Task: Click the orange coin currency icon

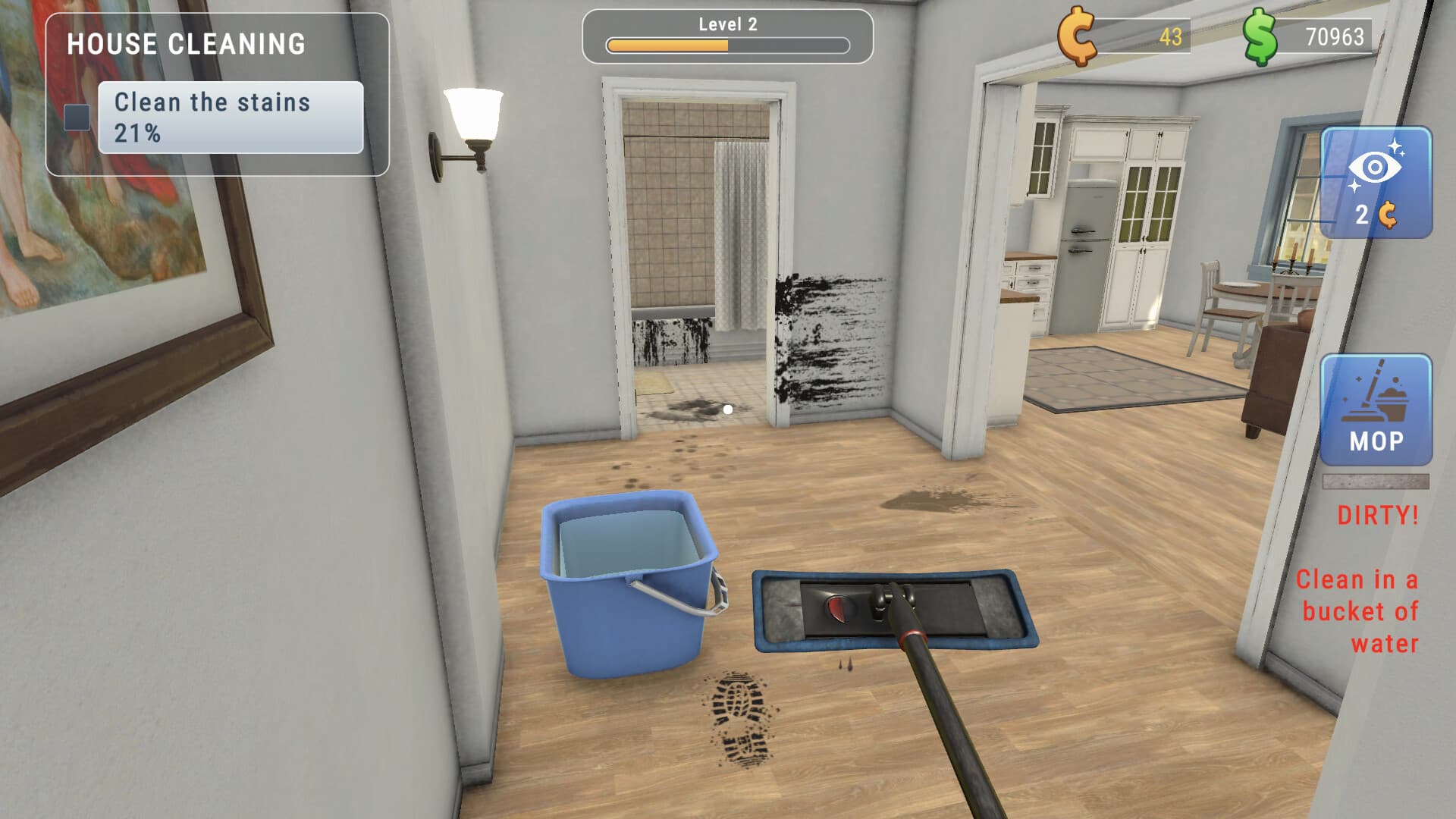Action: click(x=1075, y=34)
